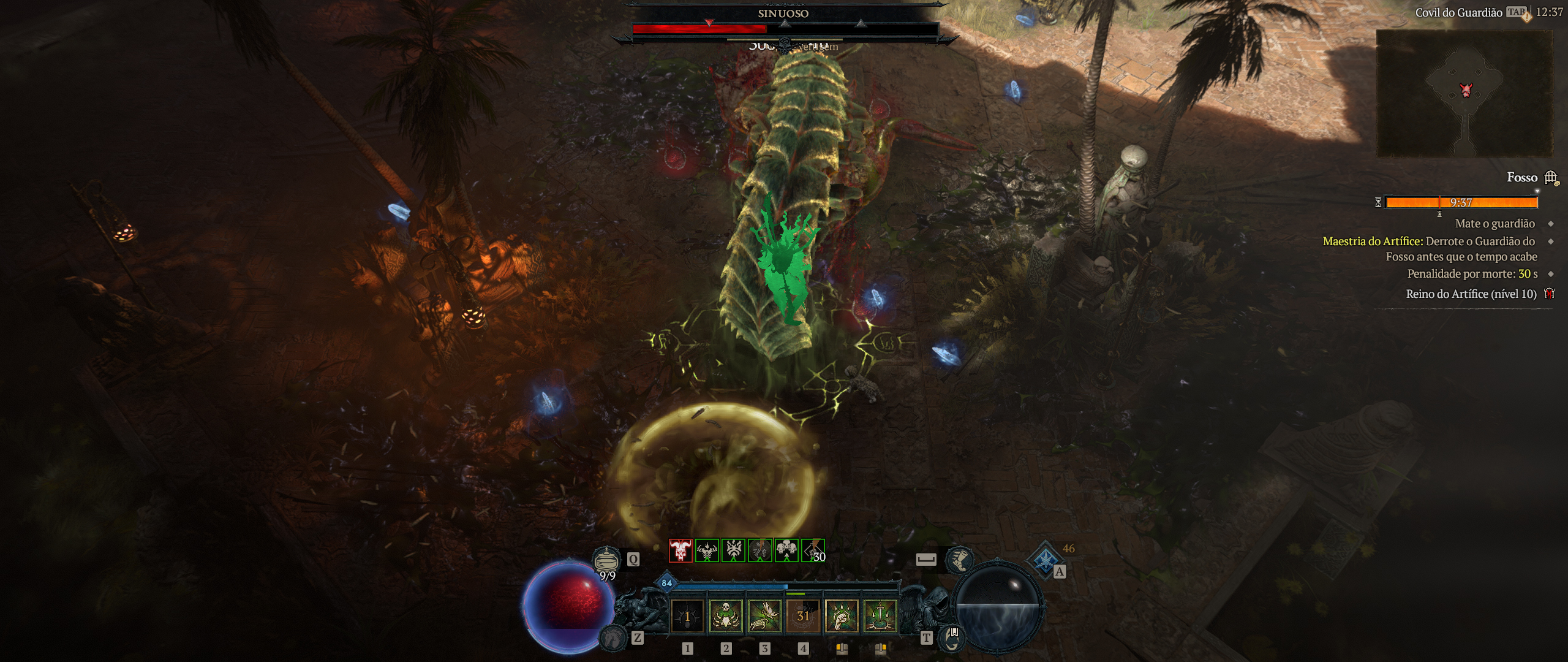Click the red boss marker on minimap
This screenshot has height=662, width=1568.
pyautogui.click(x=1465, y=90)
